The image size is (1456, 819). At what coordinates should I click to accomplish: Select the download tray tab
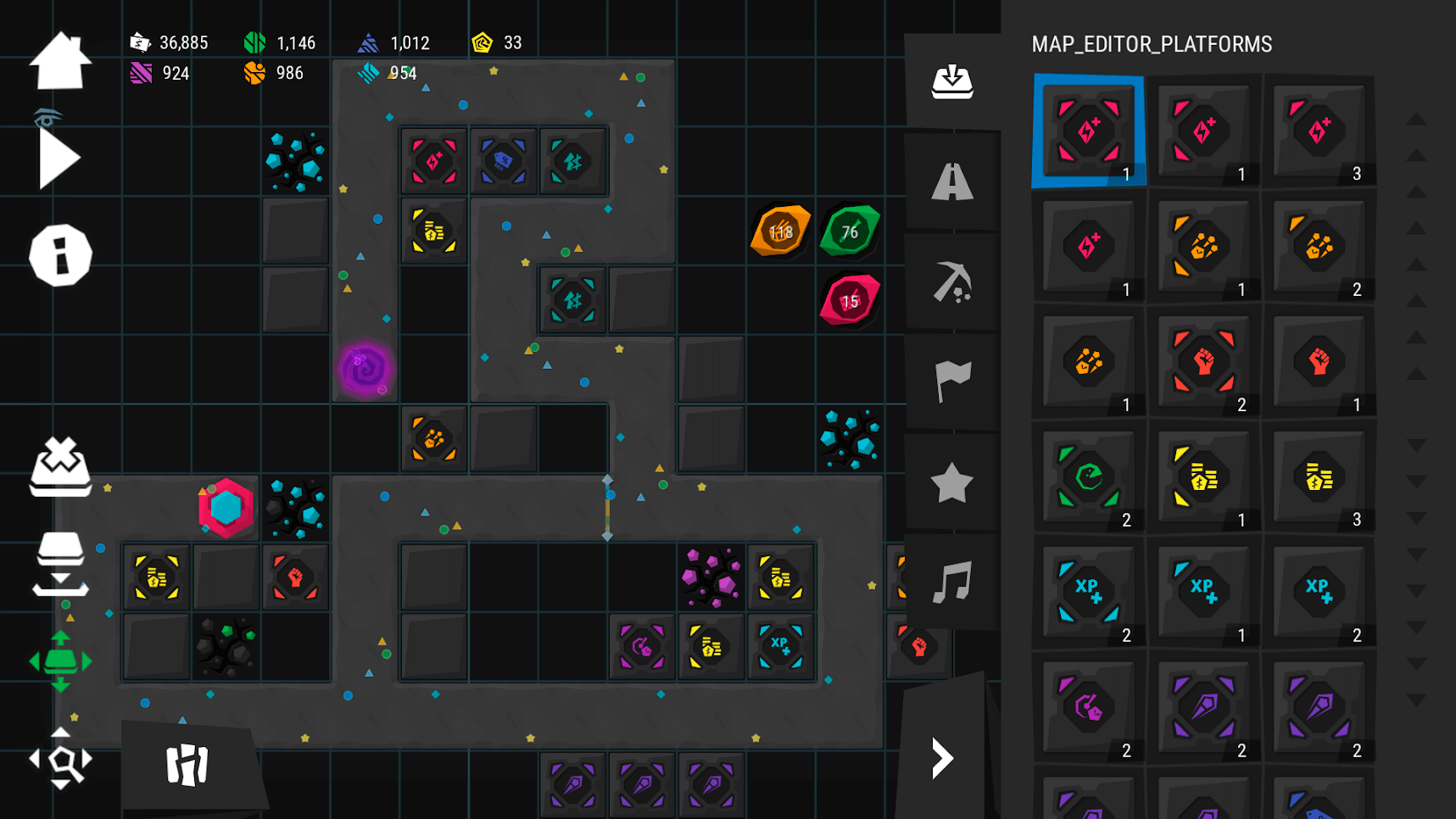[951, 82]
